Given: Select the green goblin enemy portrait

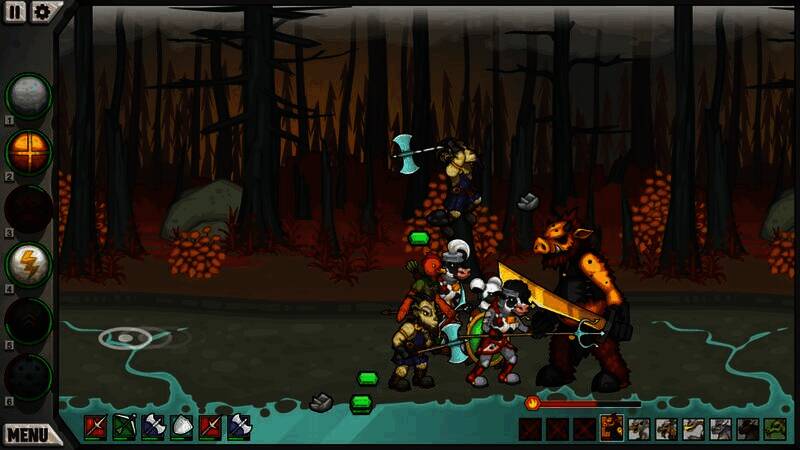Looking at the screenshot, I should pyautogui.click(x=775, y=429).
